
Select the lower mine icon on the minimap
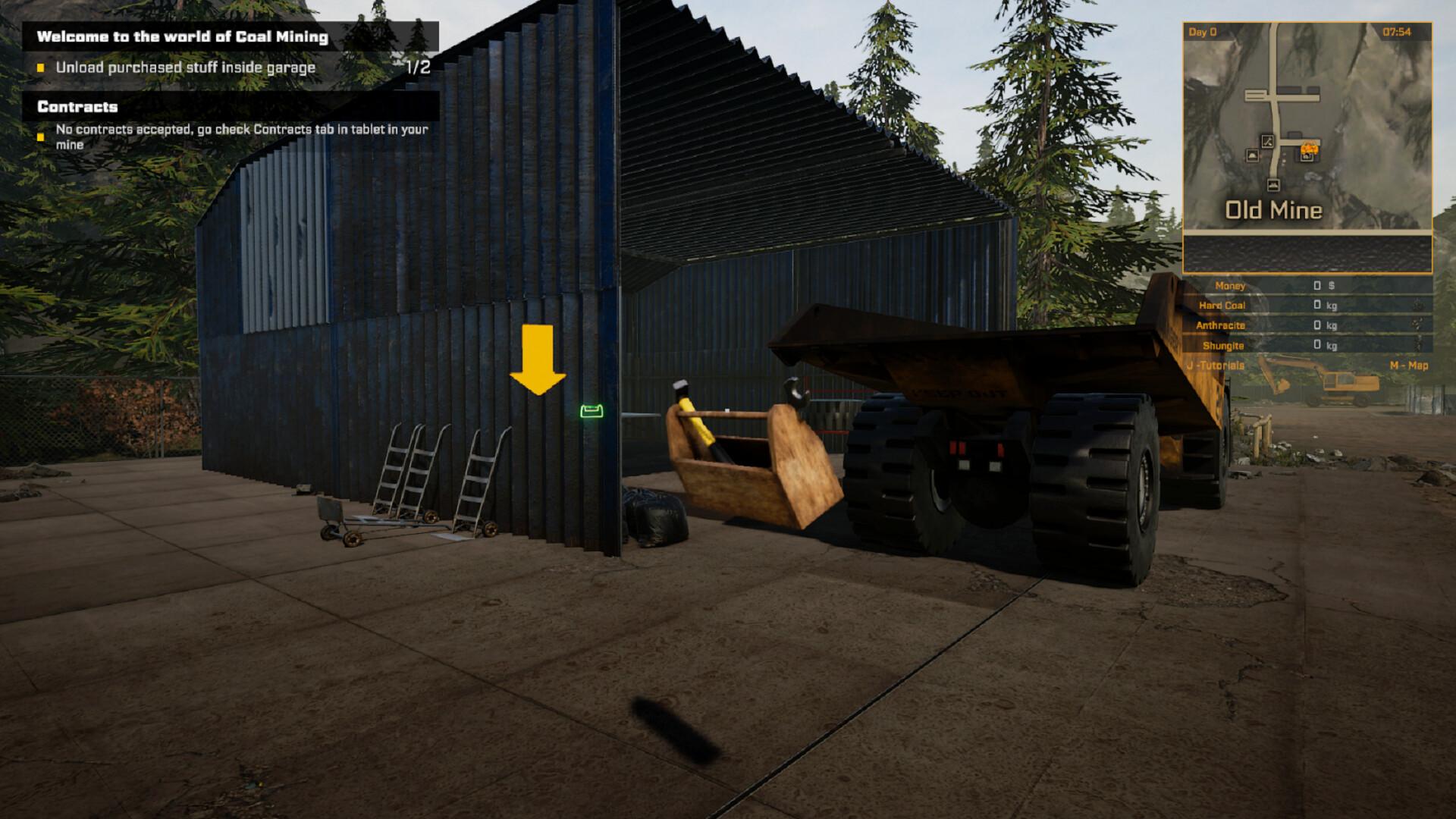(1273, 184)
